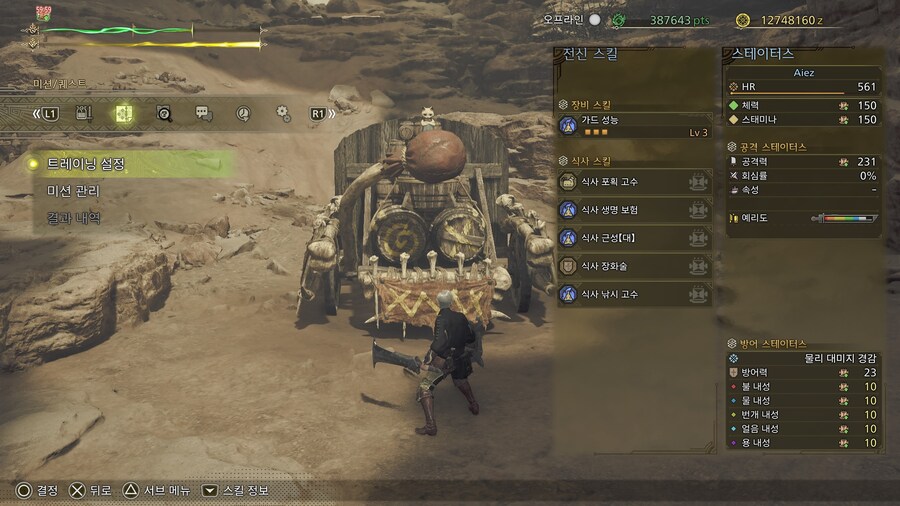Screen dimensions: 900x506
Task: Select the 식사 장화술 skill row
Action: click(634, 266)
